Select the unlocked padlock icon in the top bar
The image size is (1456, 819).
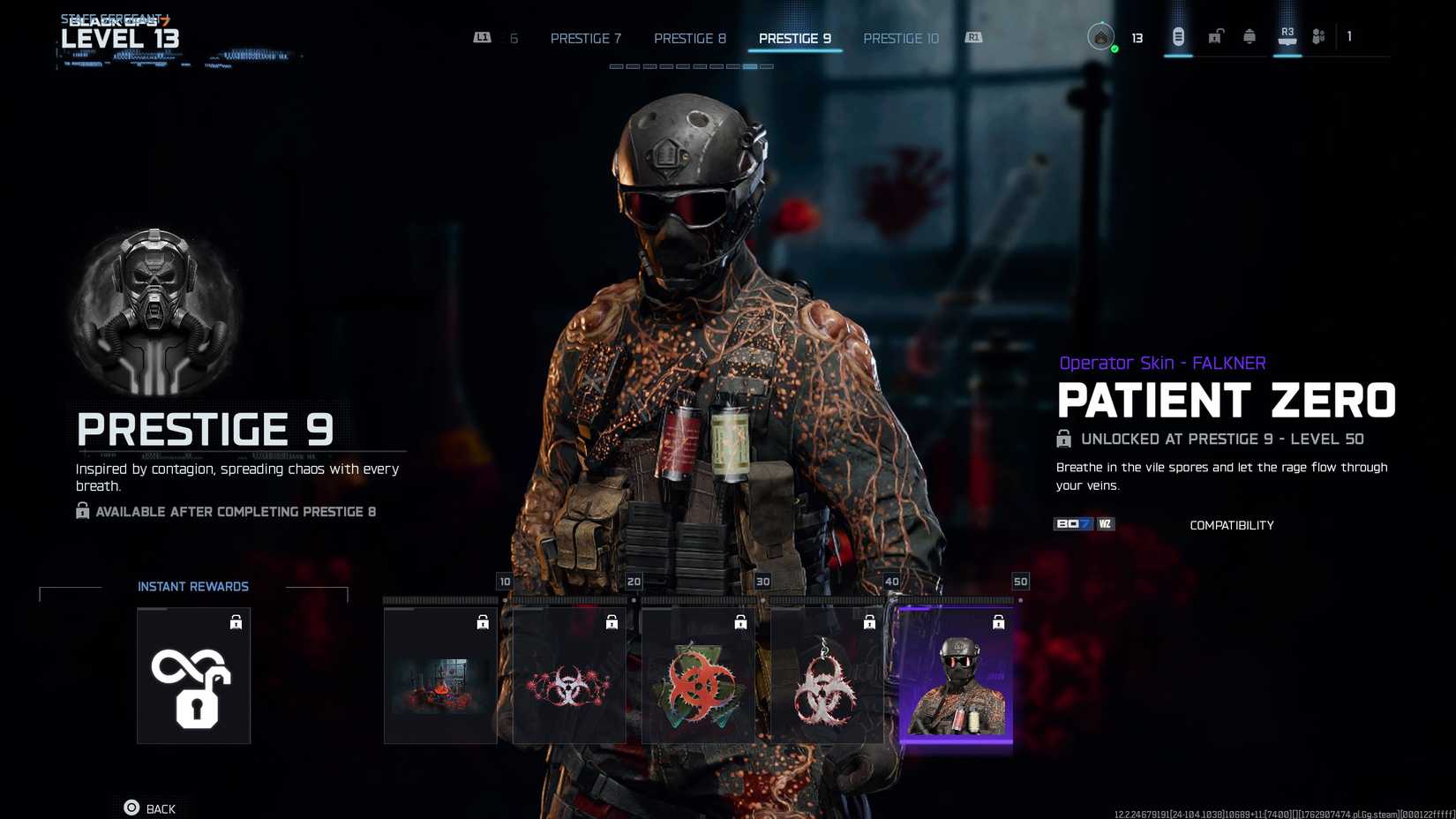pos(1214,37)
